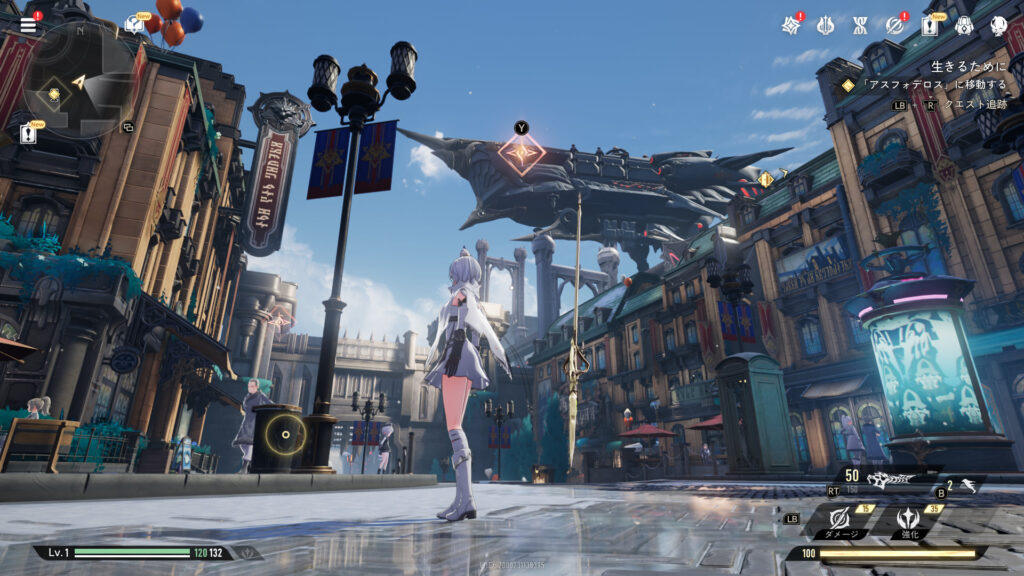The height and width of the screenshot is (576, 1024).
Task: Open the hamburger main menu
Action: 28,25
